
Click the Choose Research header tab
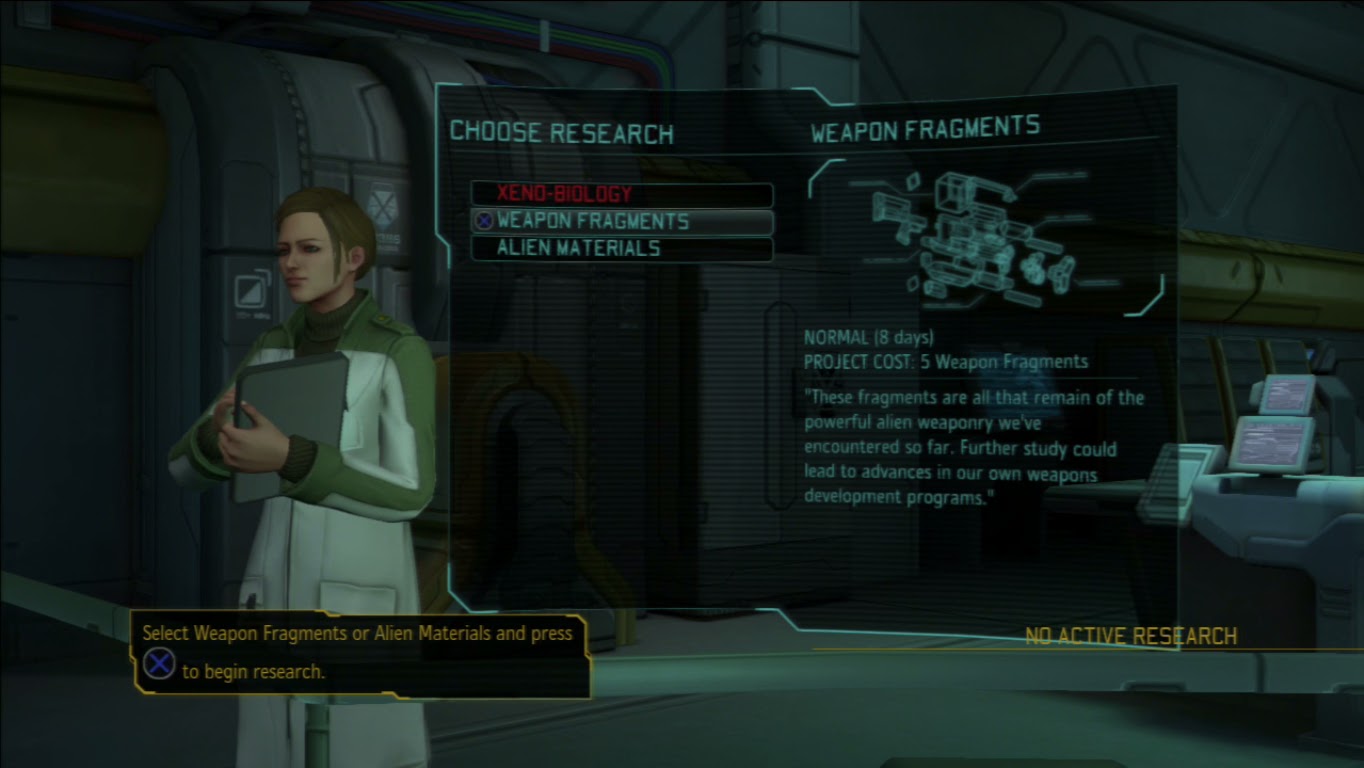(x=560, y=132)
